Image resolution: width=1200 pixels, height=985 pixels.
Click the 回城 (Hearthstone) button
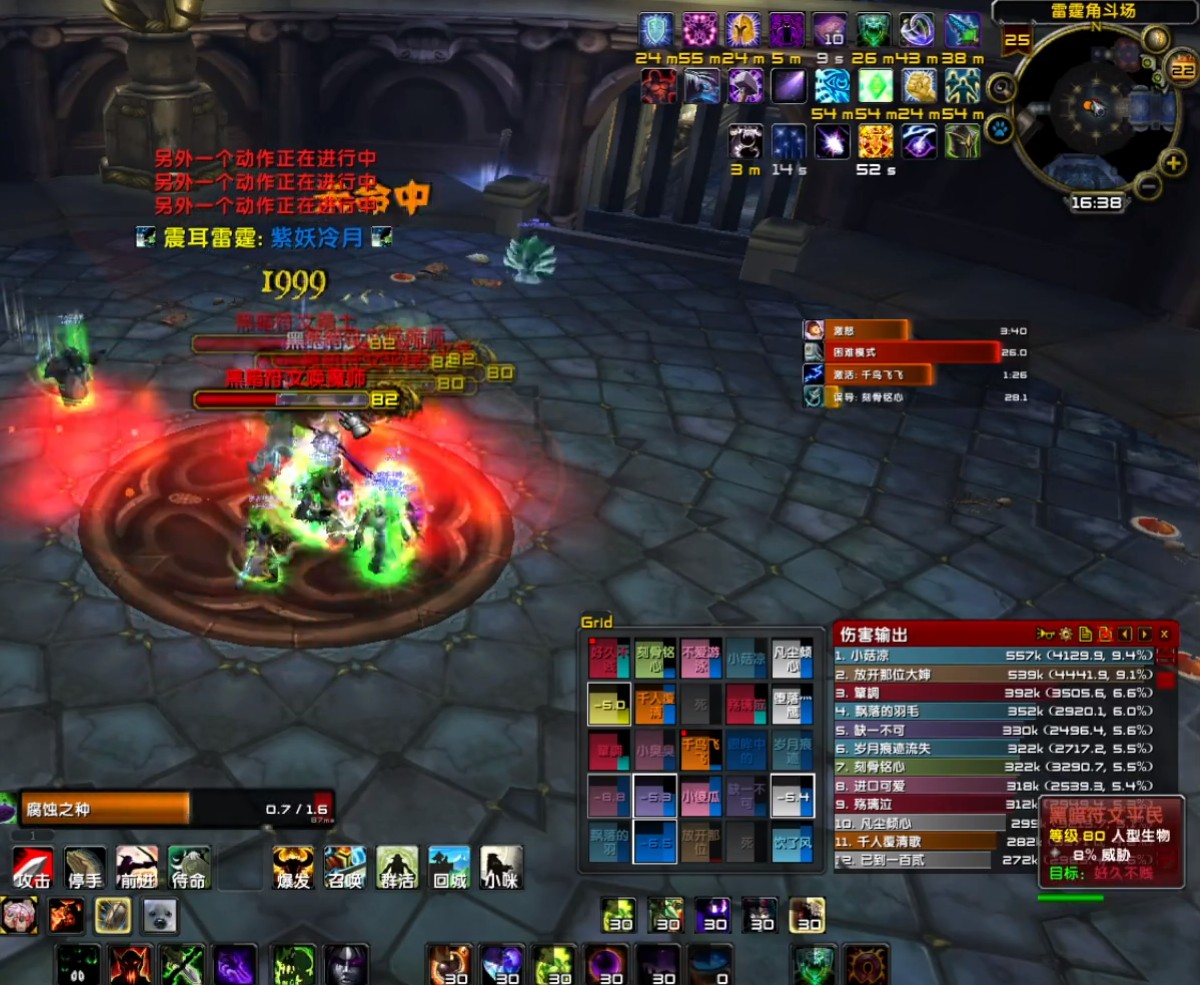pos(449,866)
